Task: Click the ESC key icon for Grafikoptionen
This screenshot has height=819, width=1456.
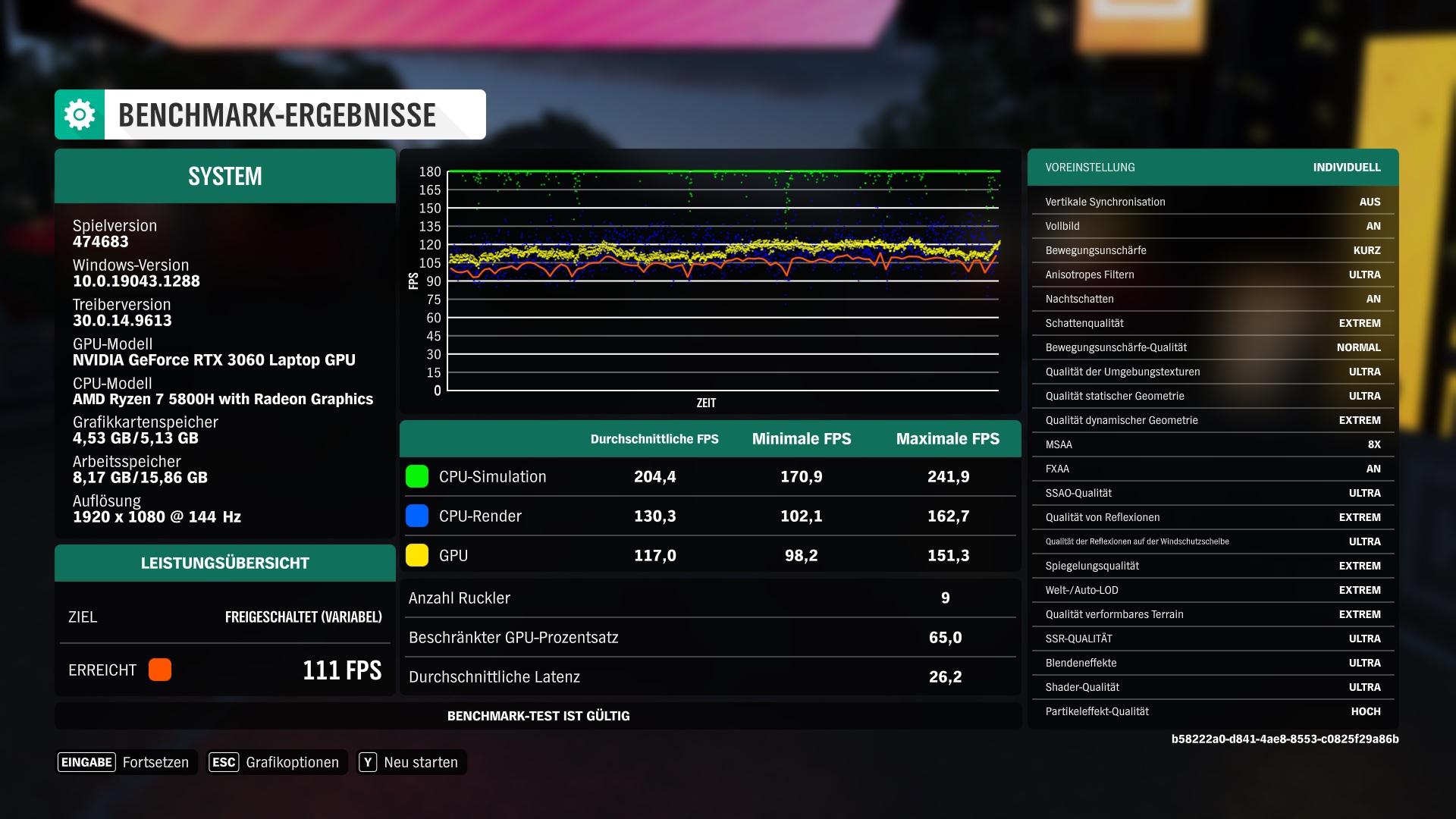Action: [x=224, y=762]
